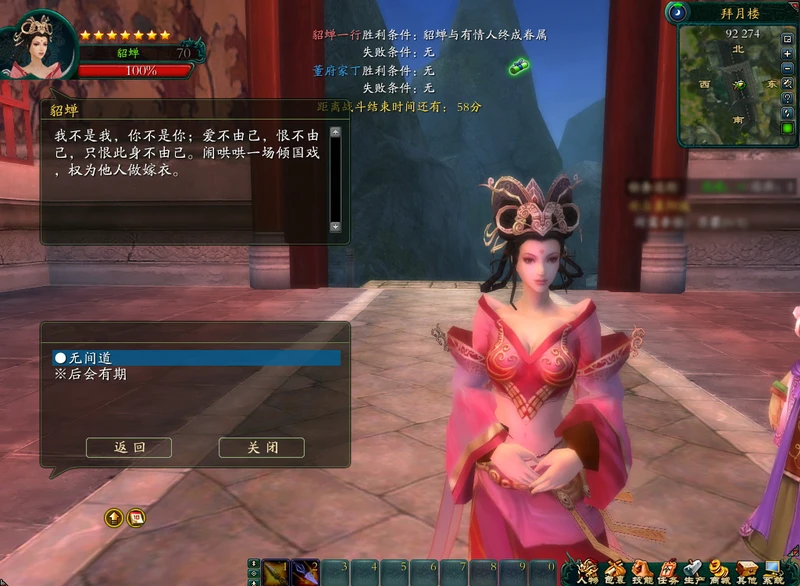
Task: Click the 貂蝉 character portrait
Action: 41,46
